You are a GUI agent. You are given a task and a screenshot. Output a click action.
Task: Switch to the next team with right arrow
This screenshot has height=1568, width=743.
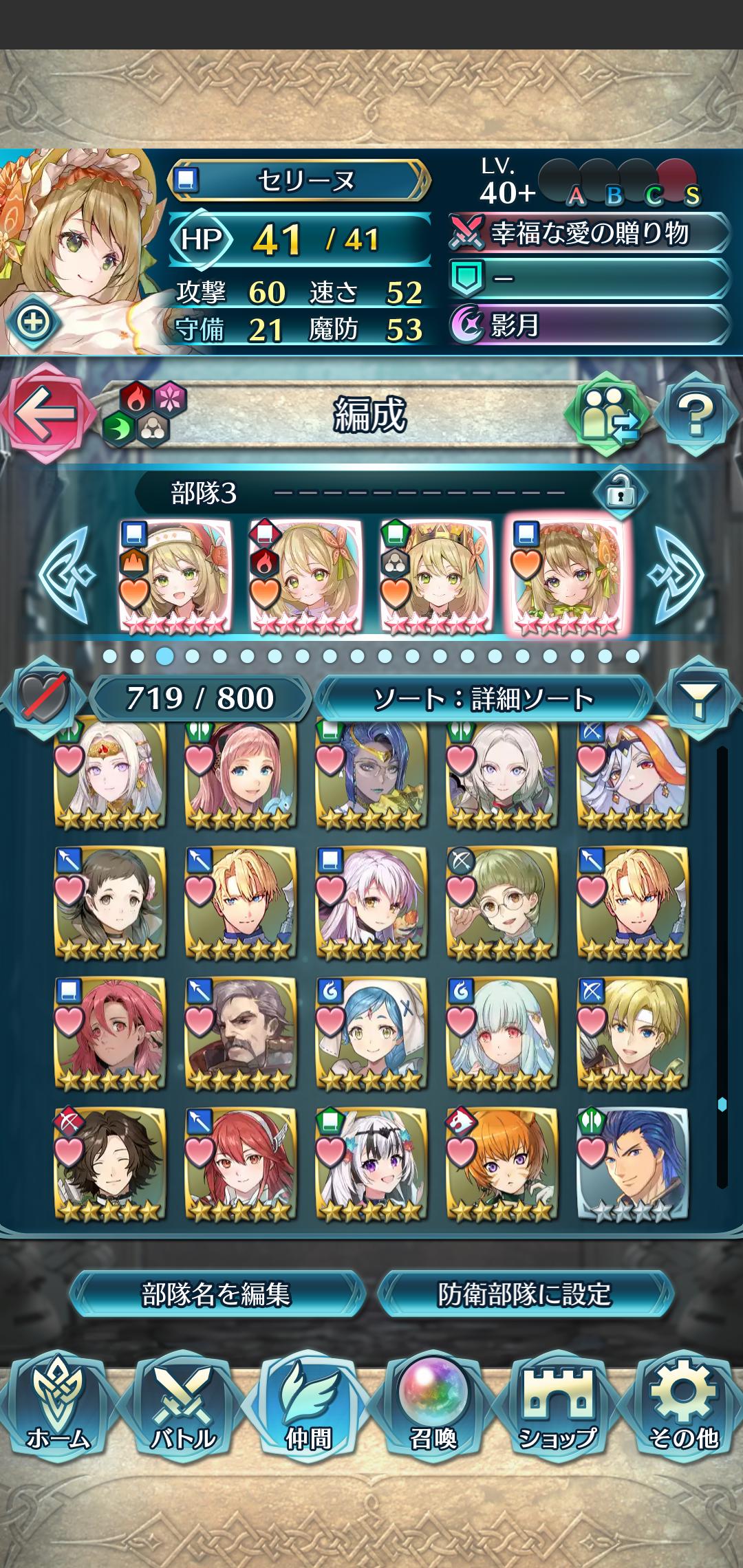pos(678,574)
